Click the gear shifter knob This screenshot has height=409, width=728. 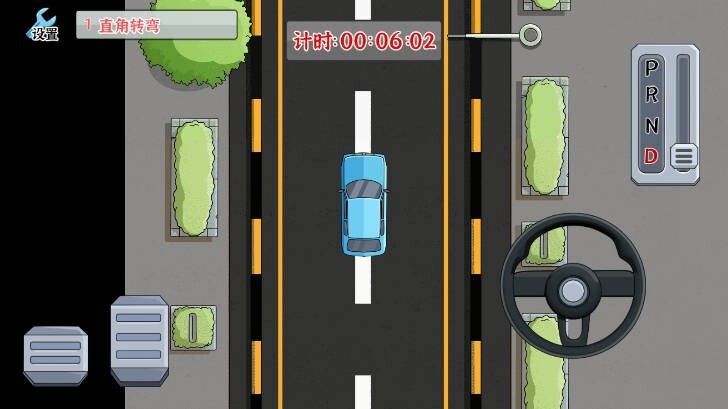pyautogui.click(x=683, y=155)
